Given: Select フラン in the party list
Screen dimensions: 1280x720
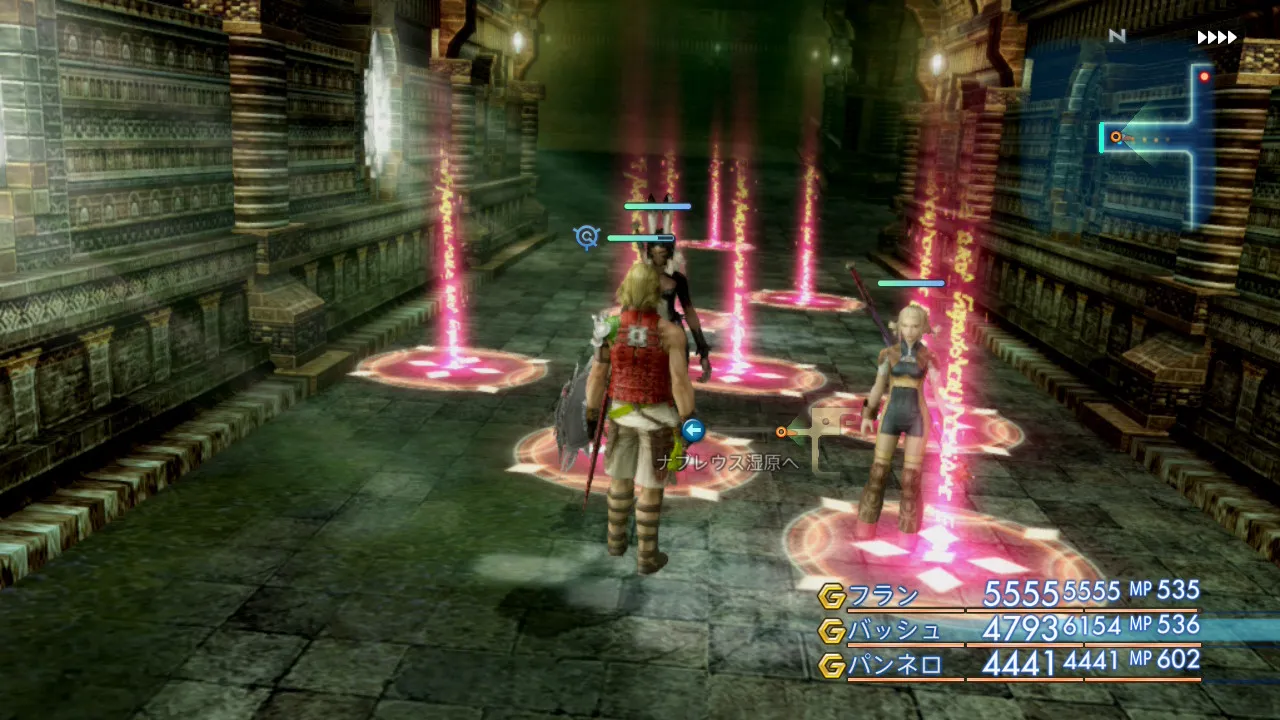Looking at the screenshot, I should (x=883, y=596).
